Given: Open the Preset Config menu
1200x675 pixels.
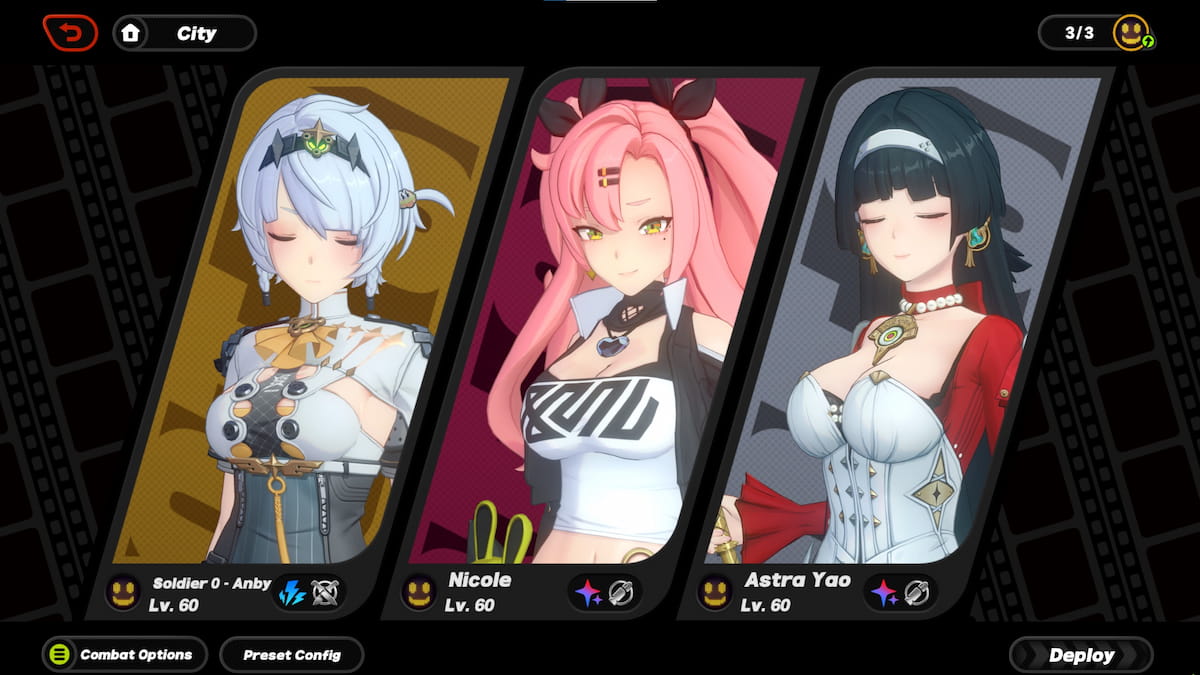Looking at the screenshot, I should tap(292, 655).
